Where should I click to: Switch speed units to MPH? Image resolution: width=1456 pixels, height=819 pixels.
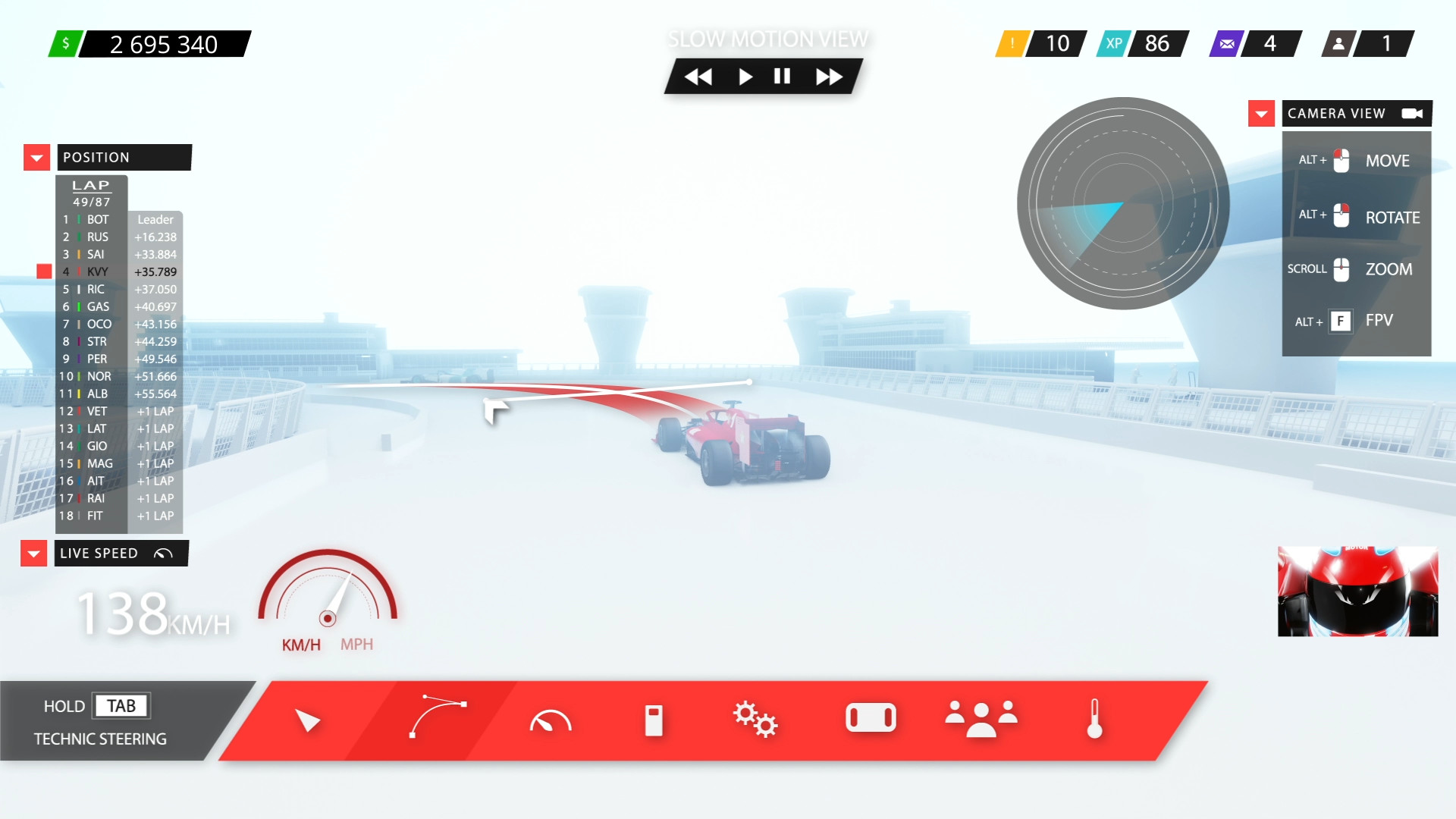click(358, 644)
